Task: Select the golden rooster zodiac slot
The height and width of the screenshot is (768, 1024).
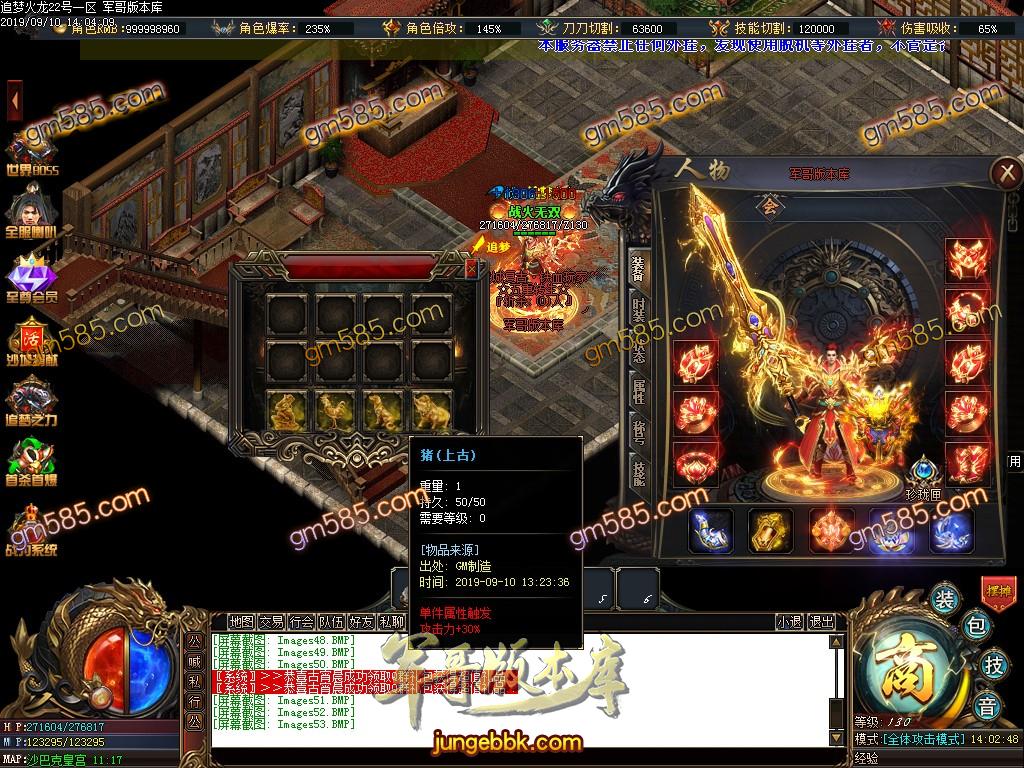Action: click(336, 408)
